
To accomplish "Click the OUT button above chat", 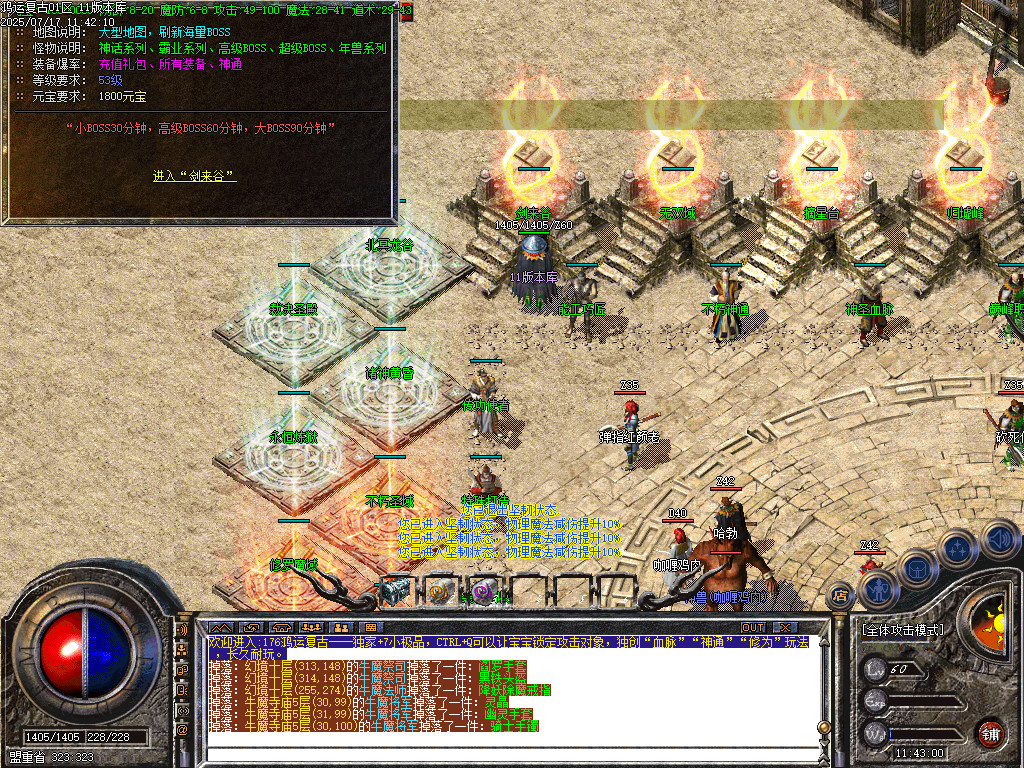I will [753, 628].
